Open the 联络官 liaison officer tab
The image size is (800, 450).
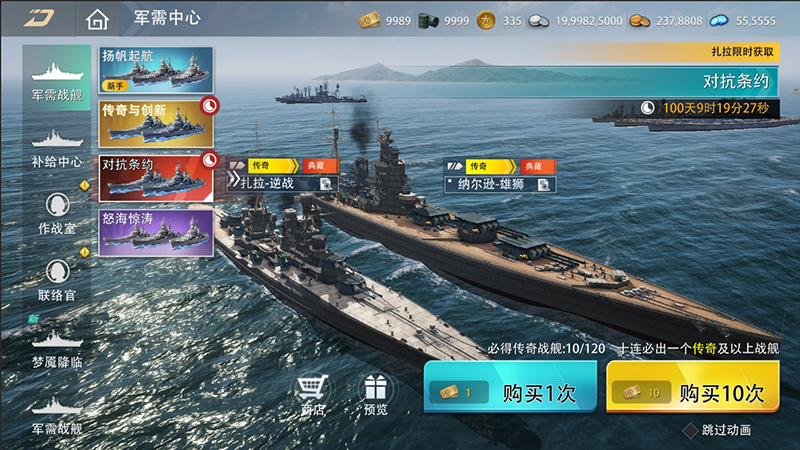tap(56, 279)
